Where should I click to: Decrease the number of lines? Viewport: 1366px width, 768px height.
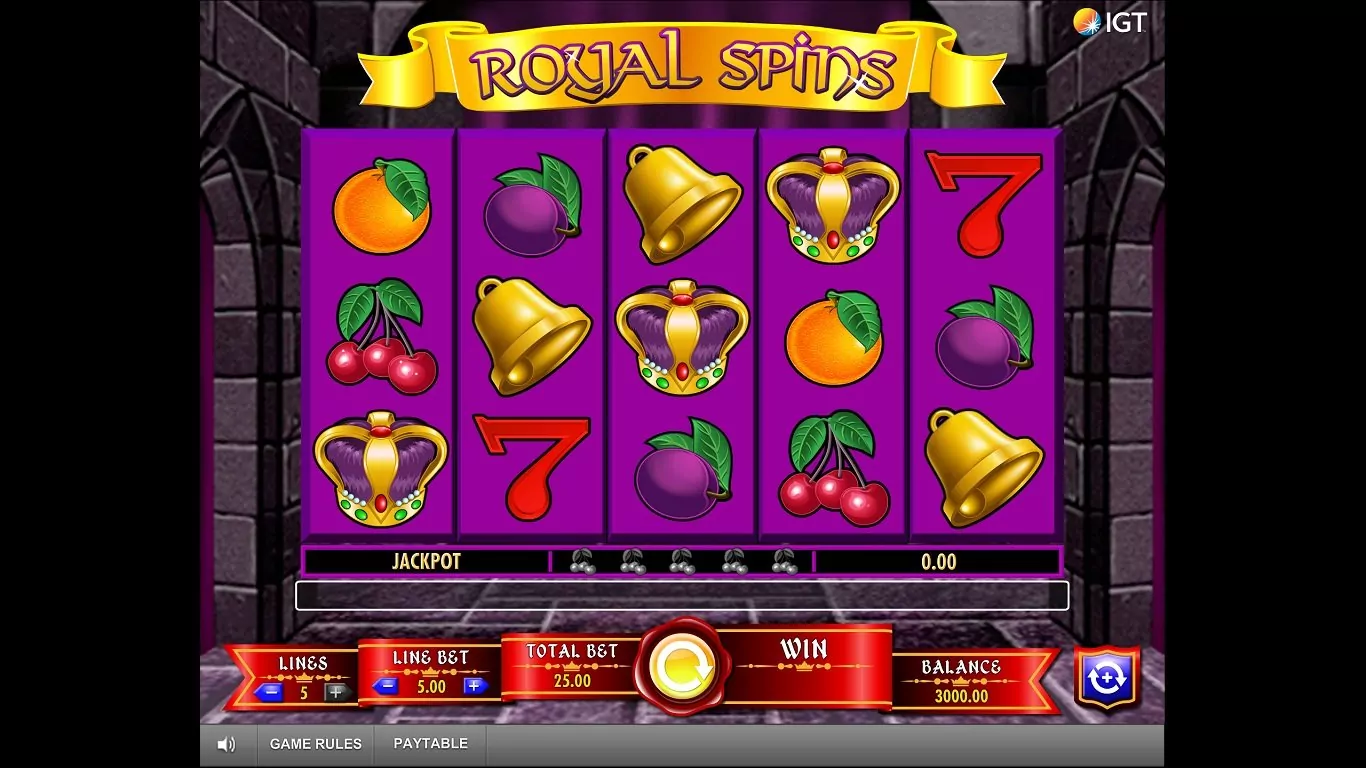tap(268, 691)
